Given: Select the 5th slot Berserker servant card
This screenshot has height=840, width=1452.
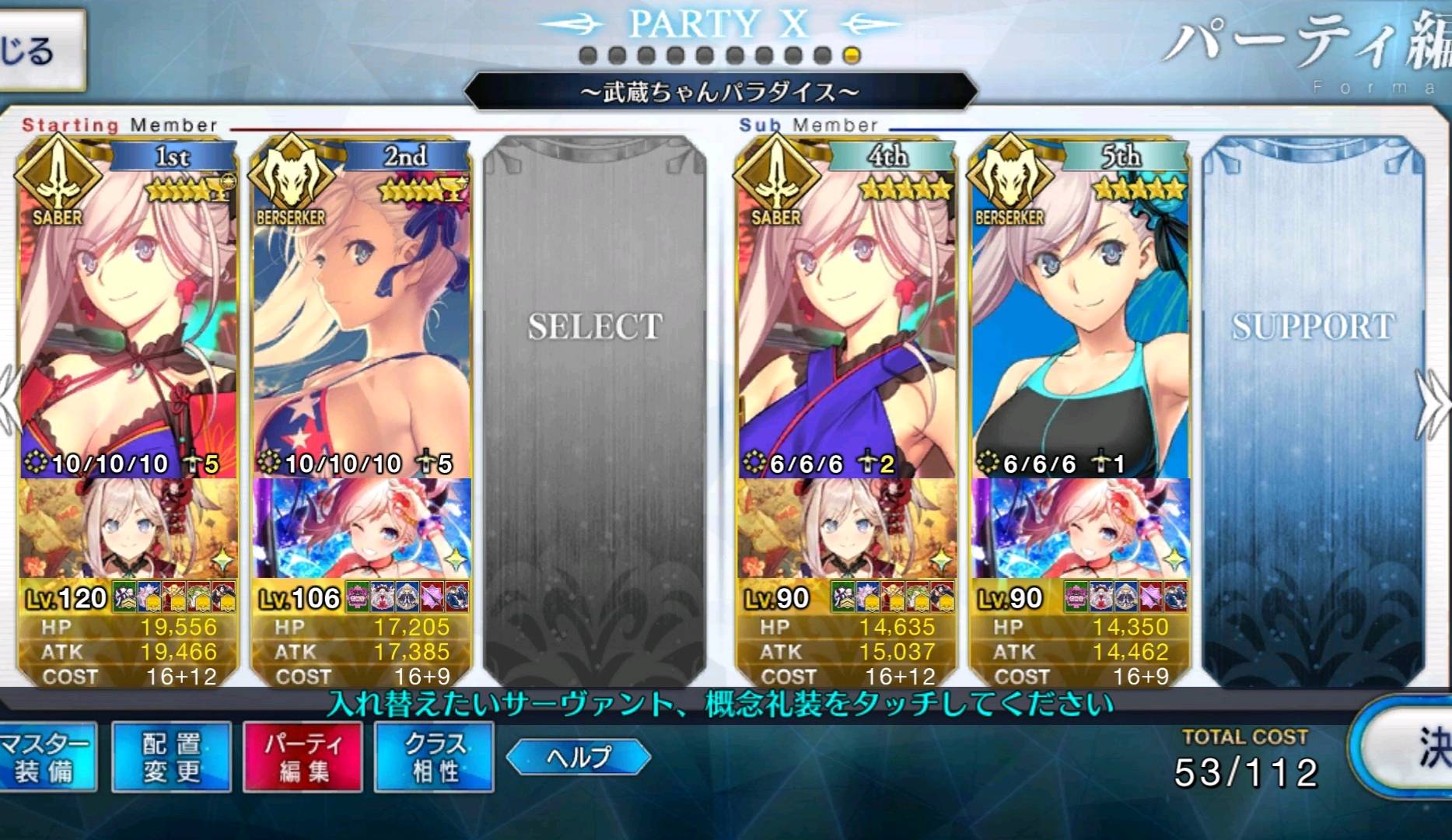Looking at the screenshot, I should point(1081,311).
